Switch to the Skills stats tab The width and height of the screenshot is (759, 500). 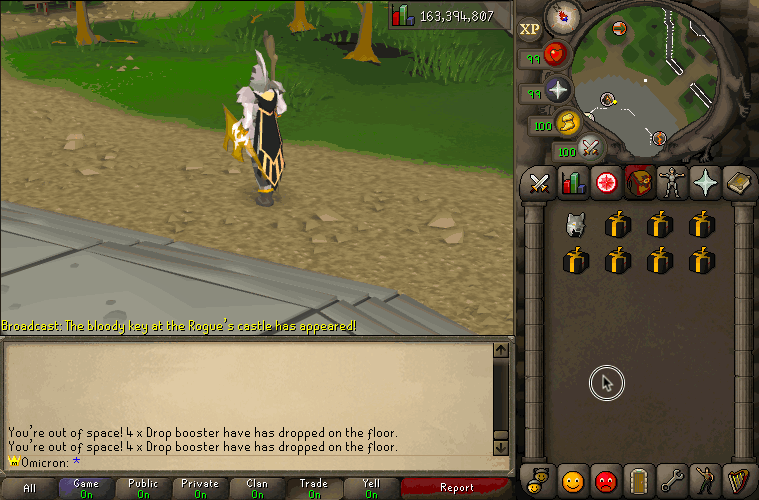tap(573, 183)
